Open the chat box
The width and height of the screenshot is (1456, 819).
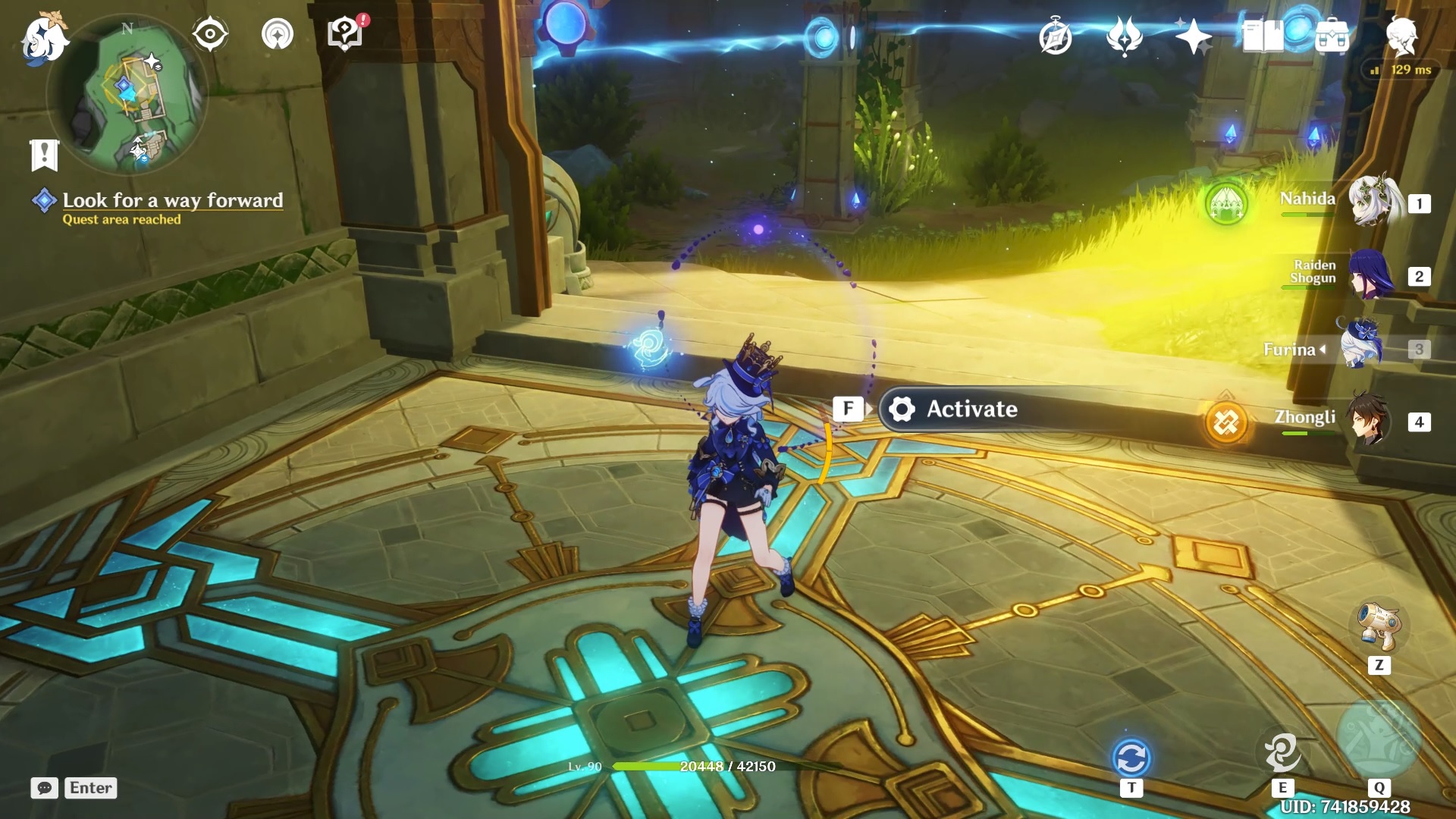[x=45, y=788]
